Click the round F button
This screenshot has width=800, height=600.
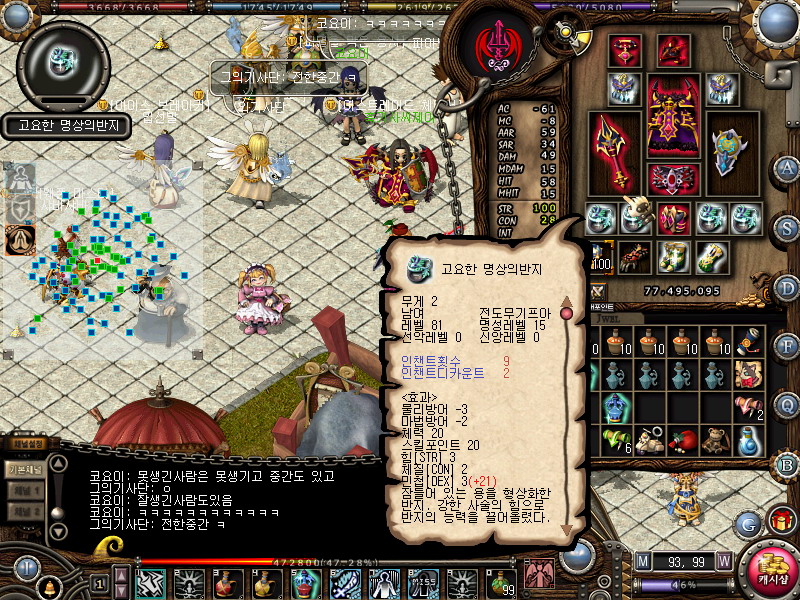787,346
